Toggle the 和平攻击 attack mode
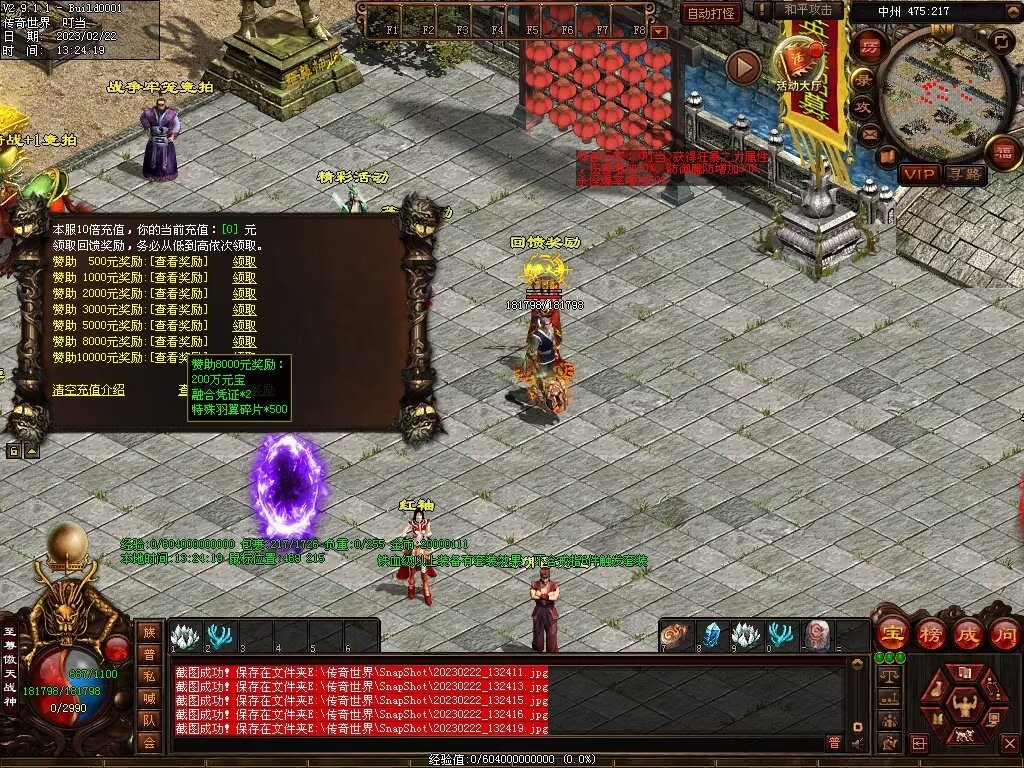The height and width of the screenshot is (768, 1024). (808, 10)
